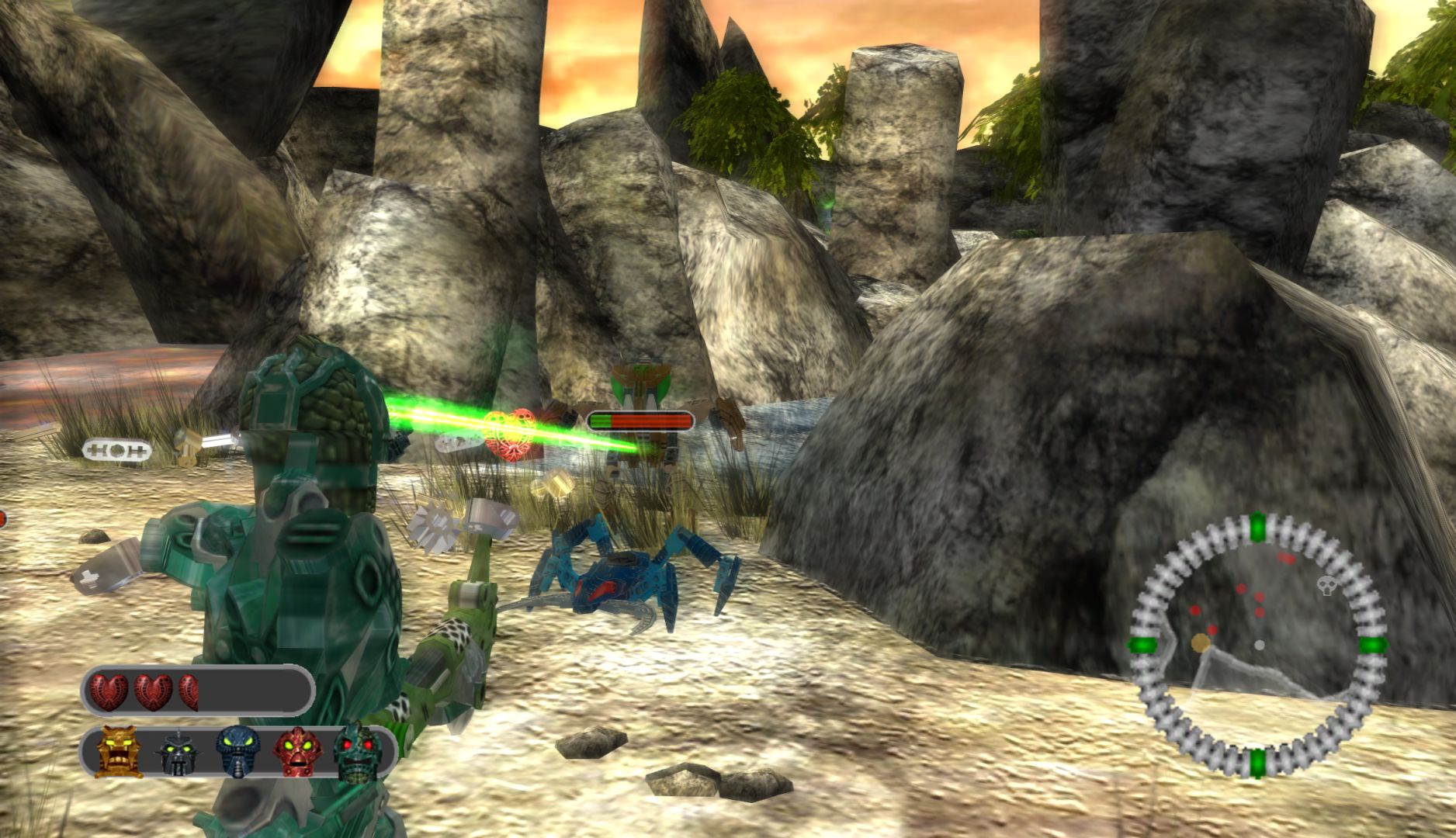Screen dimensions: 1456x838
Task: Switch to the black spiked mask
Action: coord(177,753)
